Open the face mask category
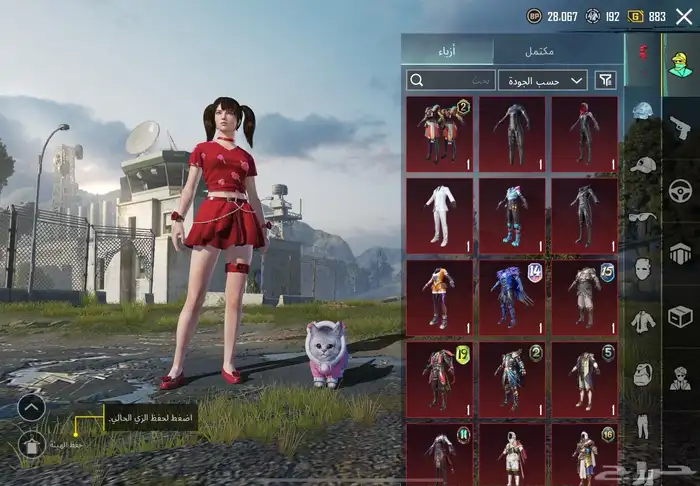This screenshot has width=700, height=486. [x=642, y=269]
